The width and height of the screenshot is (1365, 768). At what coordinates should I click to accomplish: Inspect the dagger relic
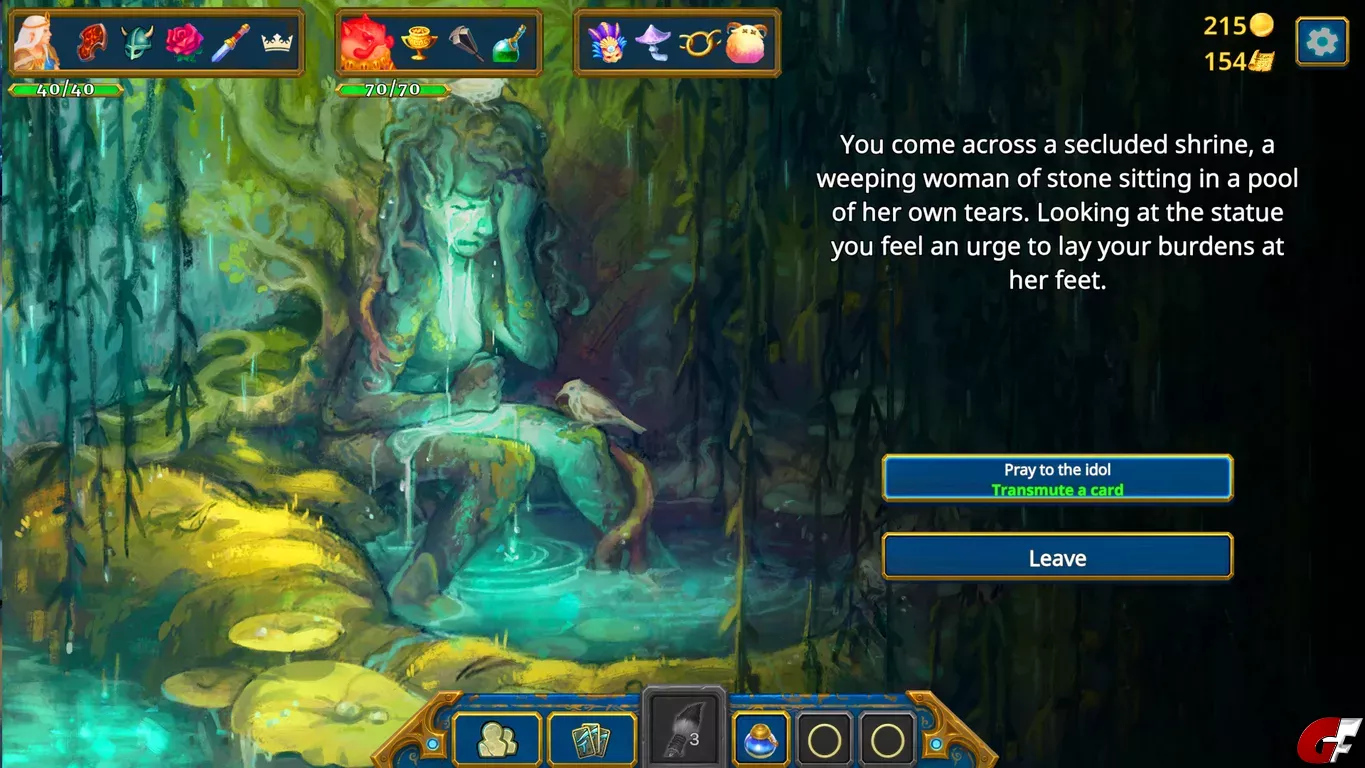click(x=229, y=43)
